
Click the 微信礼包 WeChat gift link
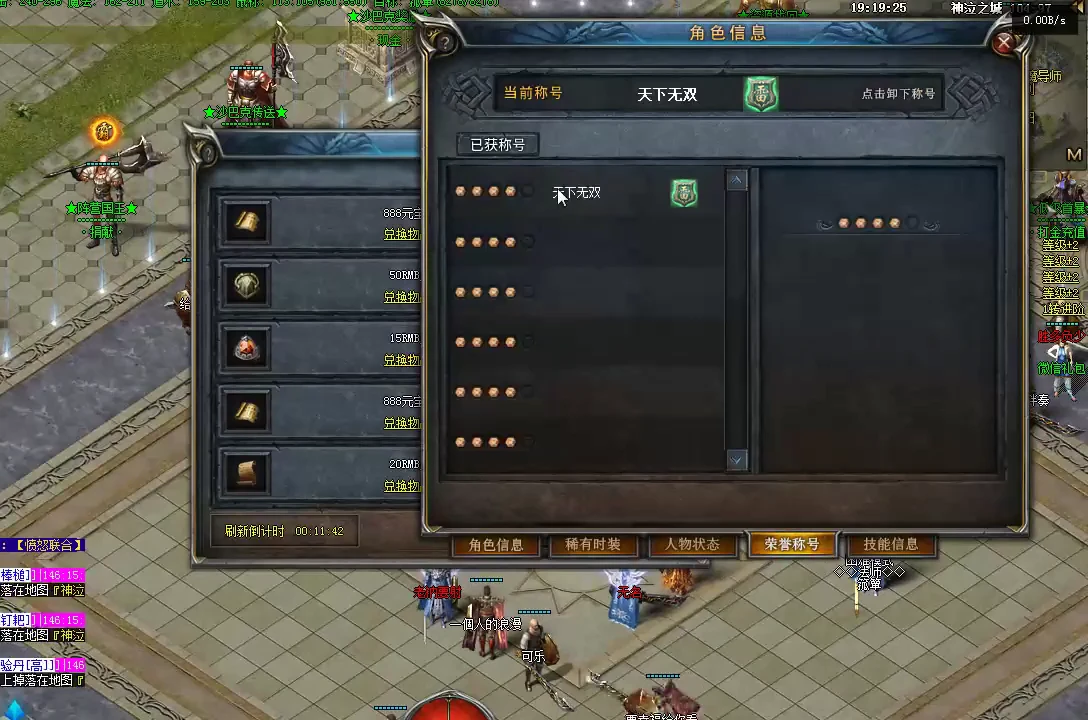click(1062, 368)
